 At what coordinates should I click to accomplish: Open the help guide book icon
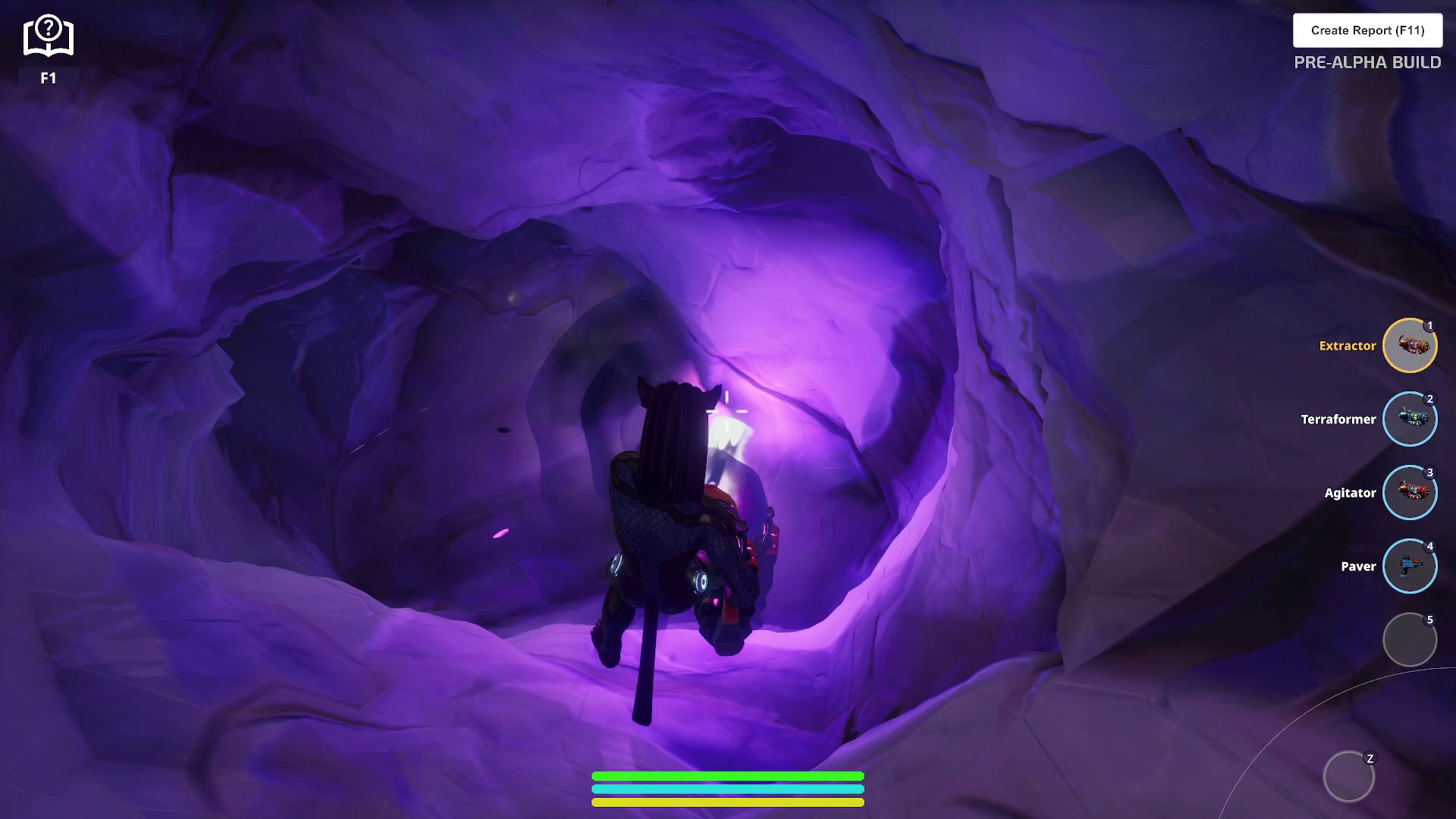click(48, 36)
